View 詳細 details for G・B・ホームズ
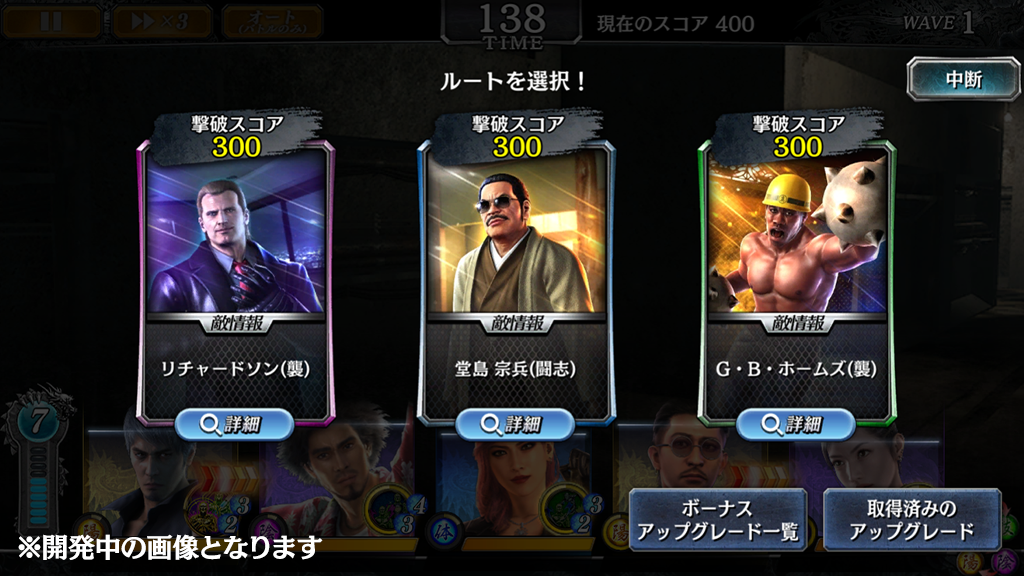The width and height of the screenshot is (1024, 576). (796, 423)
